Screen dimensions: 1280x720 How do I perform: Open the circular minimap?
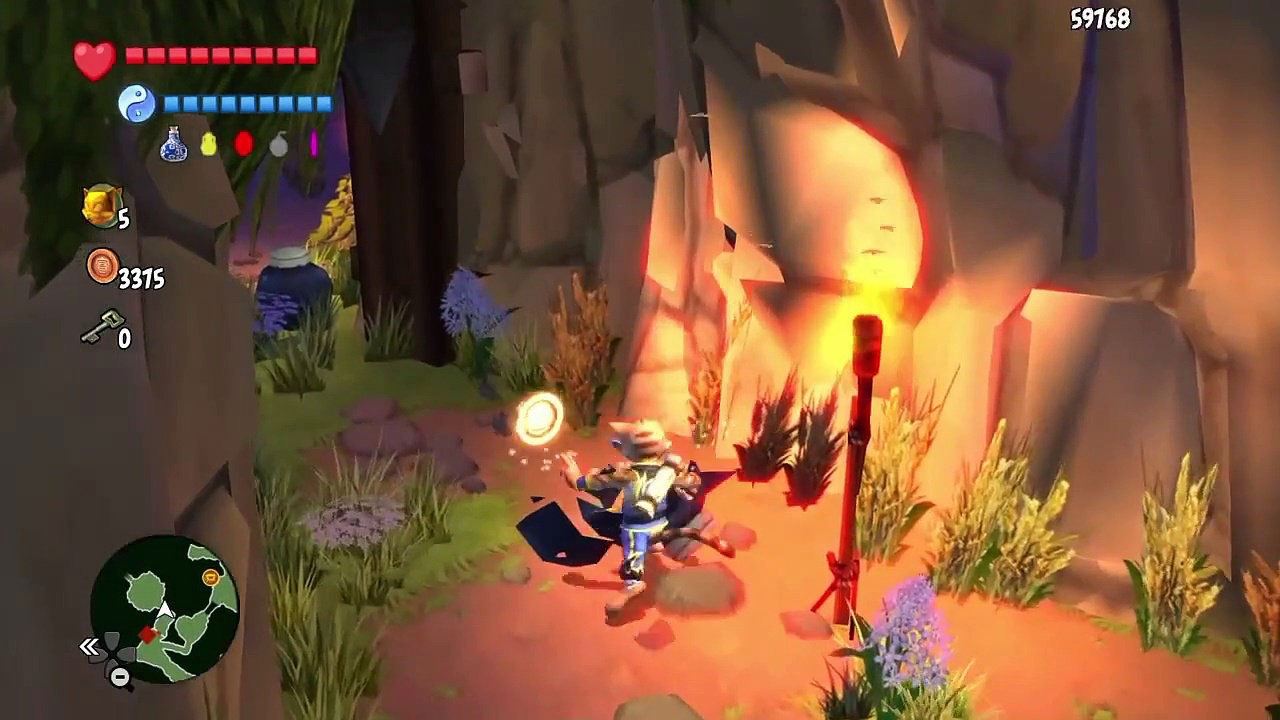click(x=164, y=609)
